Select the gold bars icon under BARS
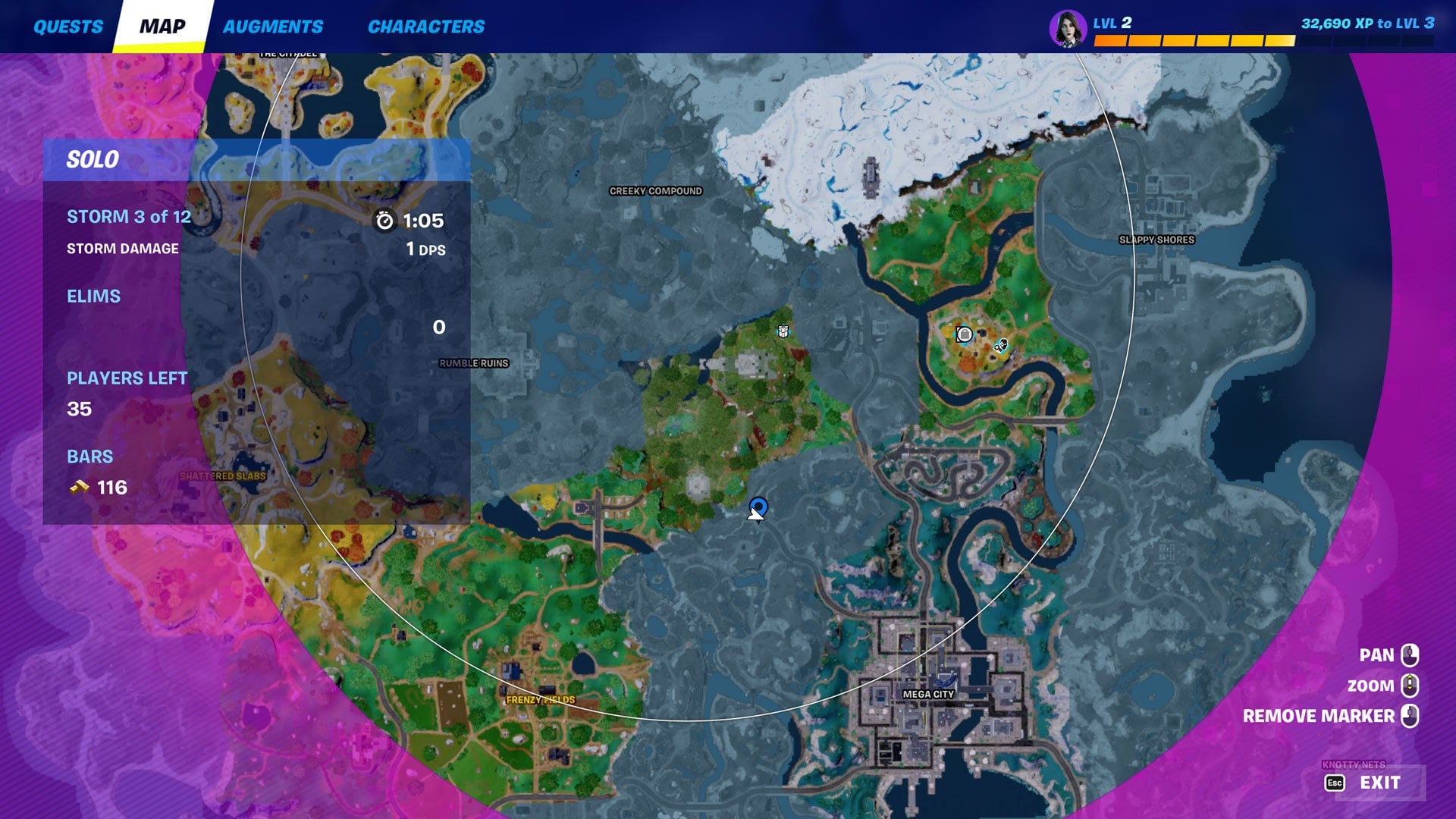This screenshot has height=819, width=1456. tap(78, 487)
